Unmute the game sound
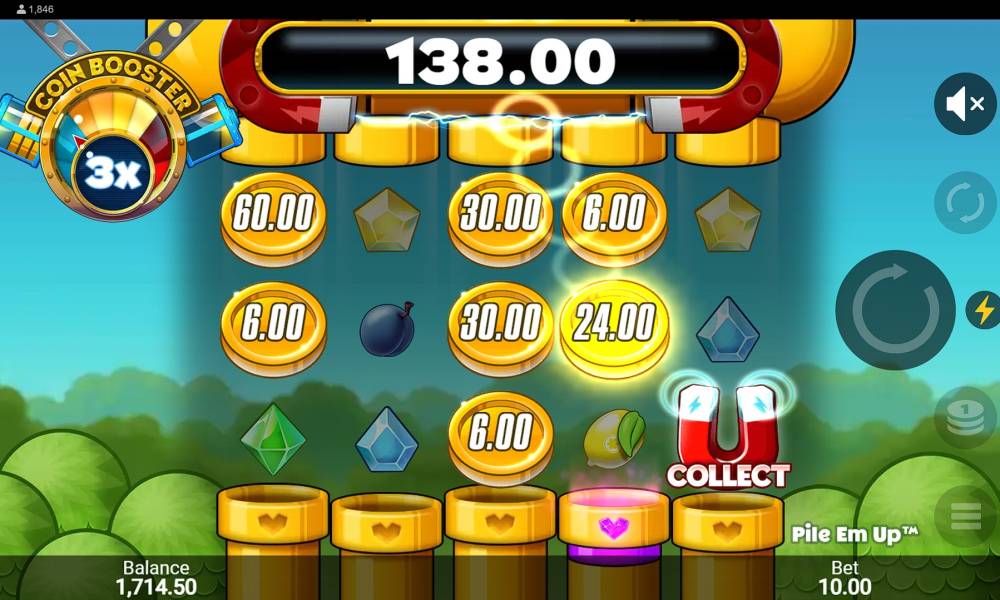 pos(965,104)
